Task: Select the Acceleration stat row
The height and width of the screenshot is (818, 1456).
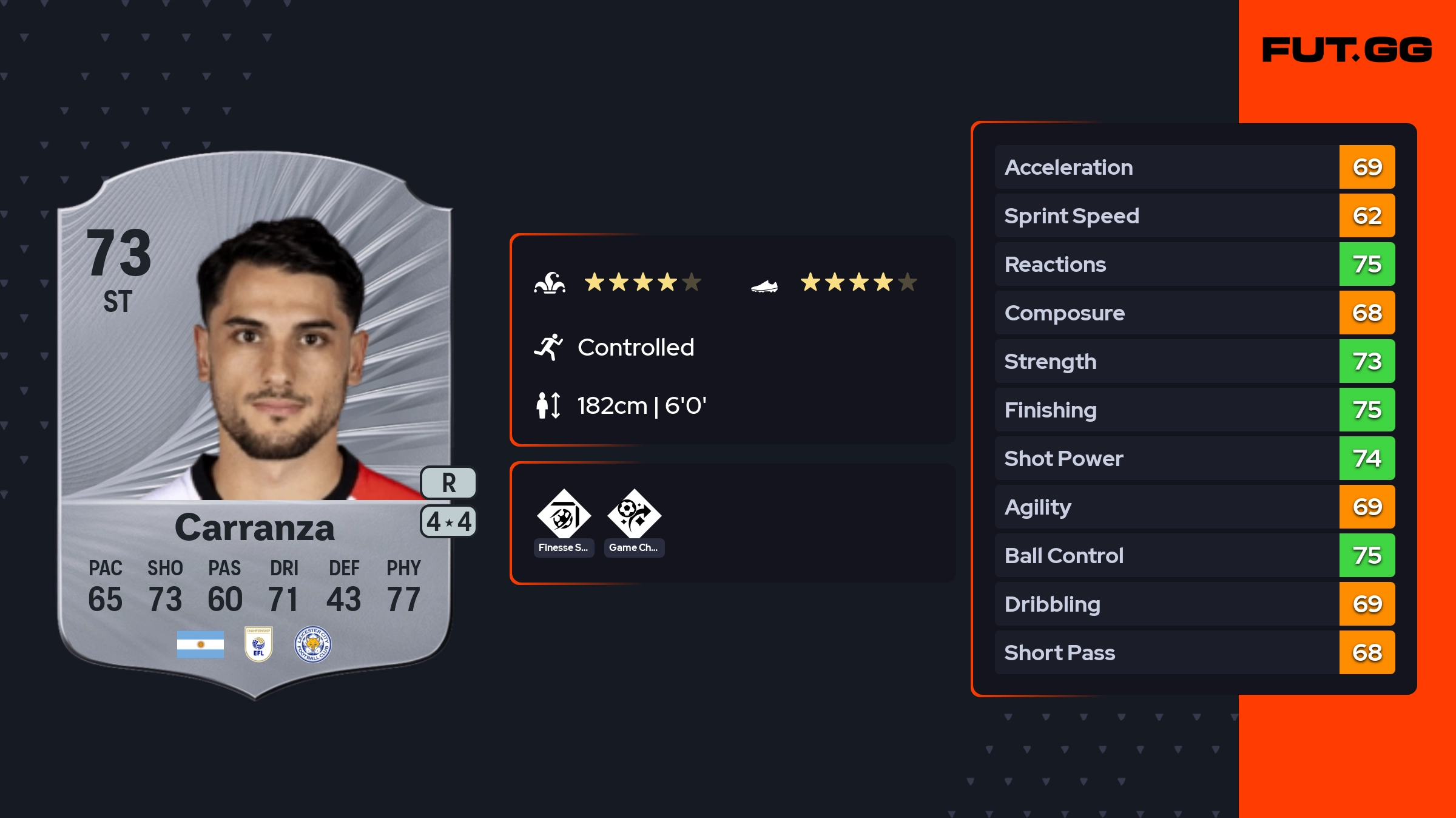Action: tap(1194, 167)
